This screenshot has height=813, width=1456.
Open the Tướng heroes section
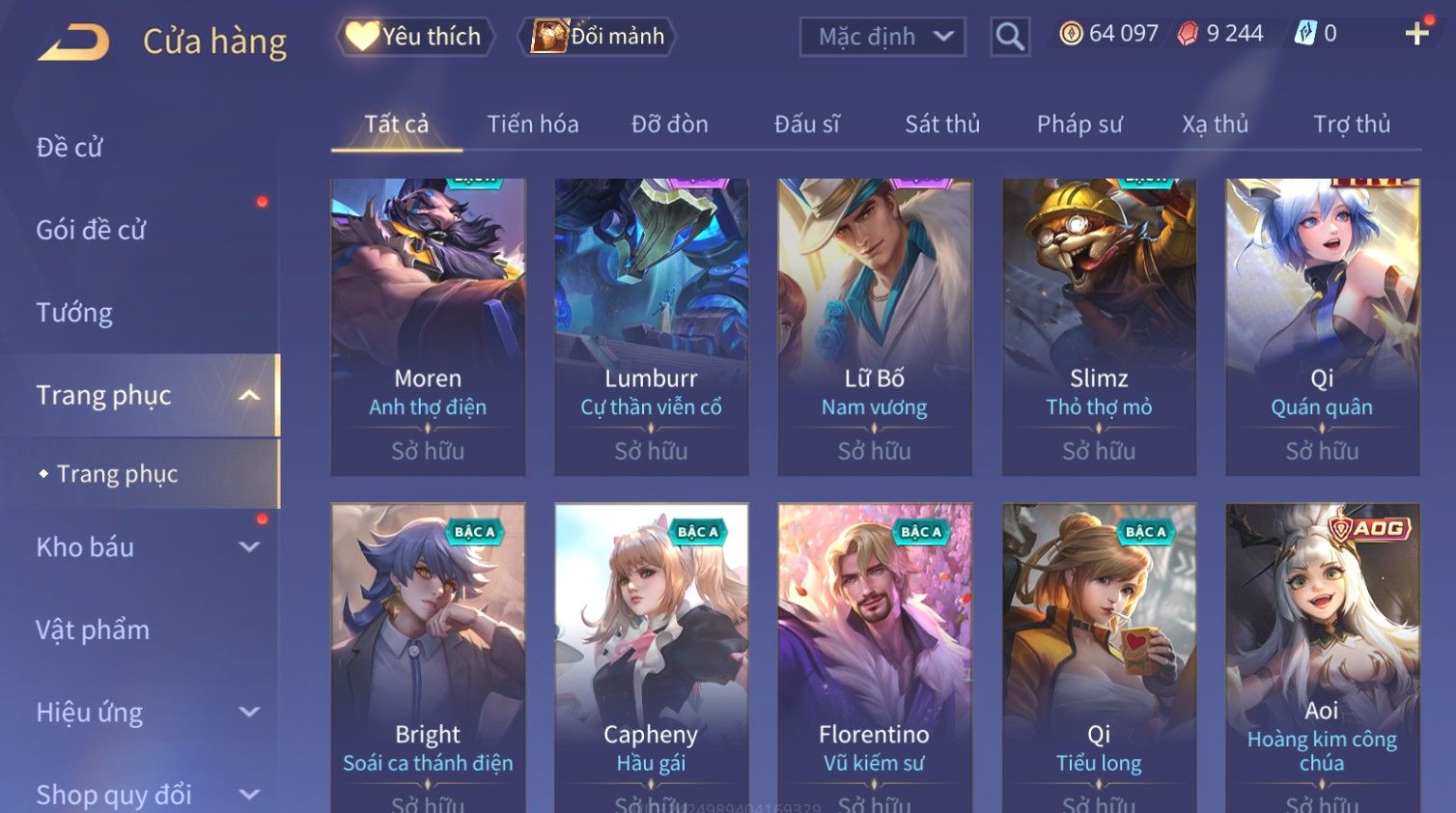(74, 313)
